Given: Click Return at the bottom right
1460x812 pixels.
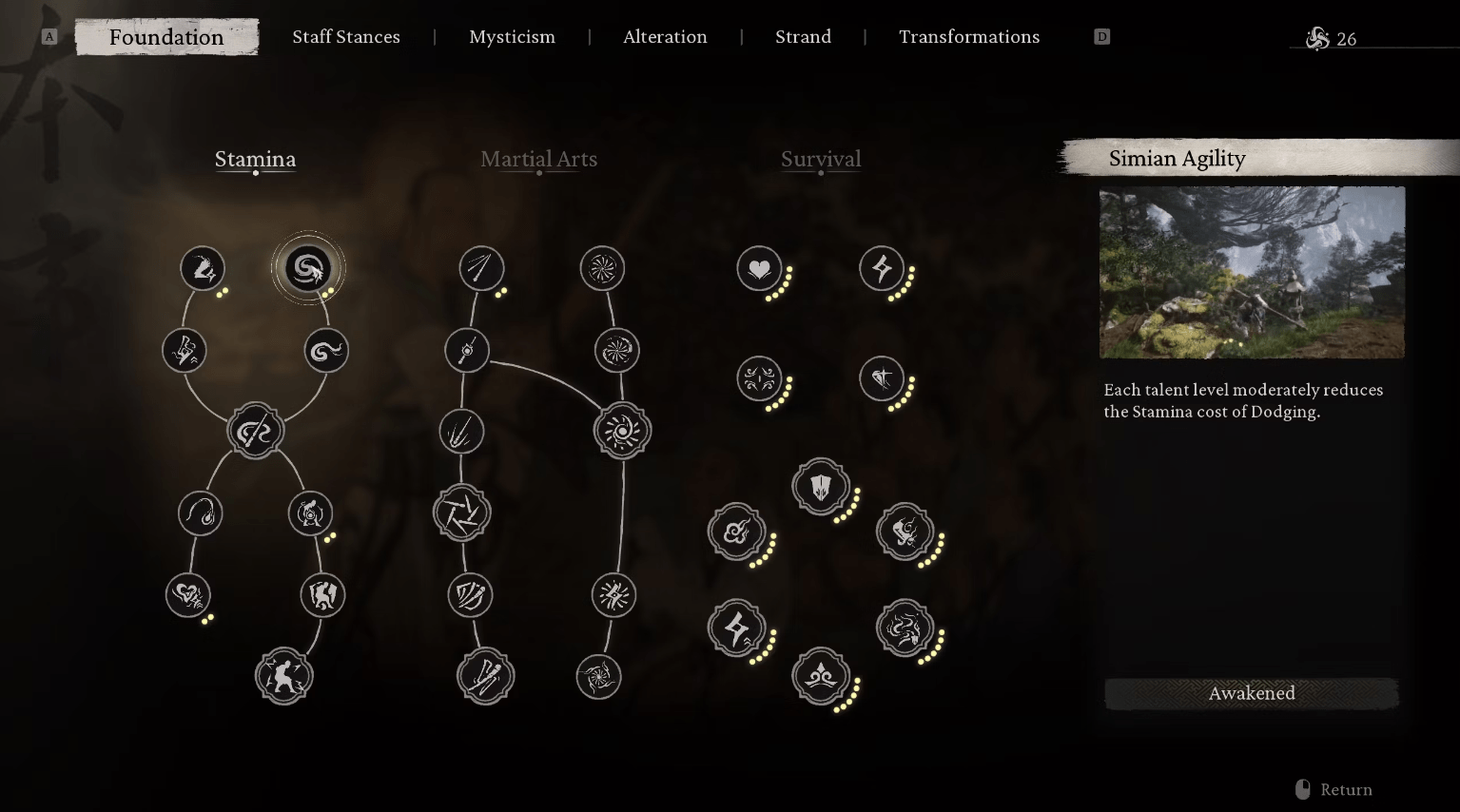Looking at the screenshot, I should 1346,789.
